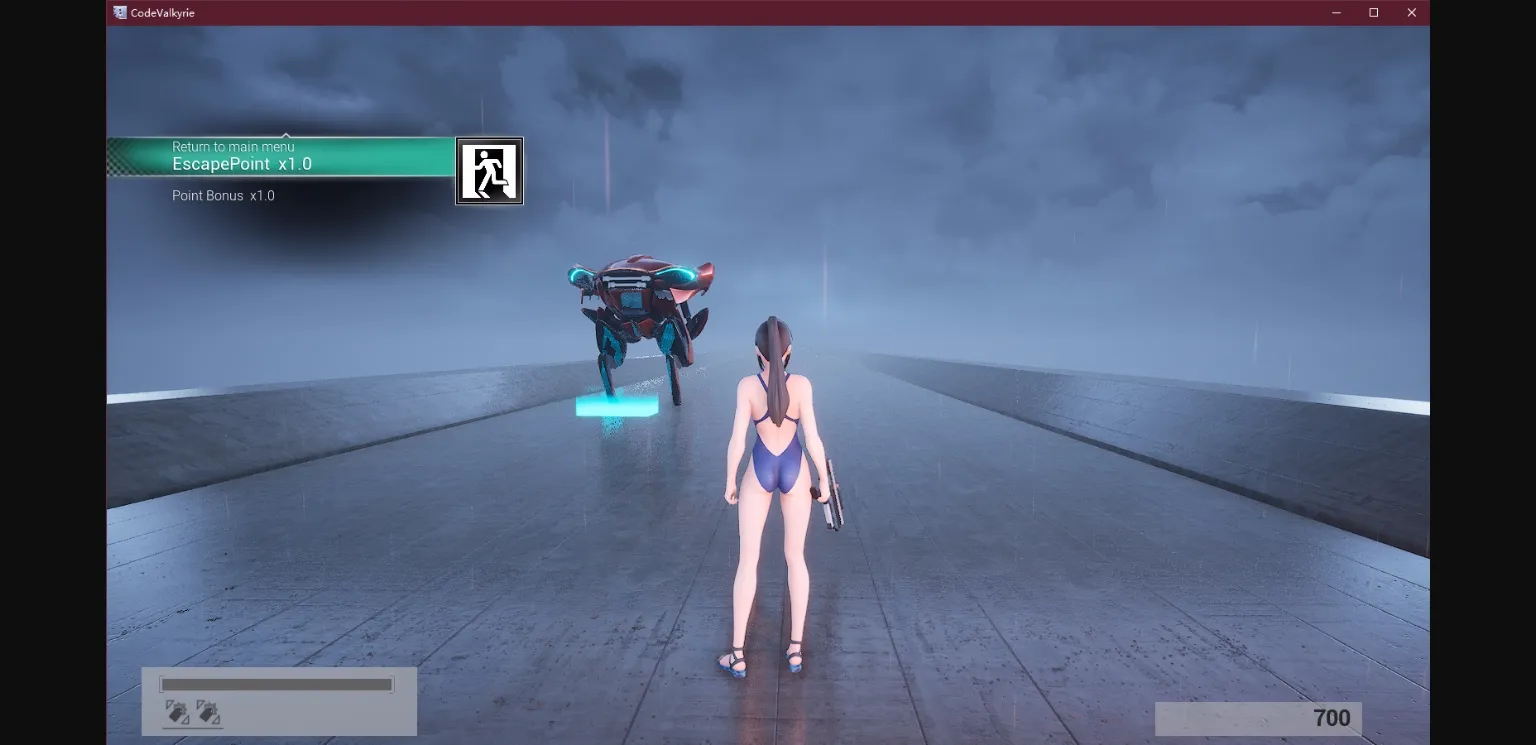The width and height of the screenshot is (1536, 745).
Task: Click the glowing teal escape pad marker
Action: click(615, 405)
